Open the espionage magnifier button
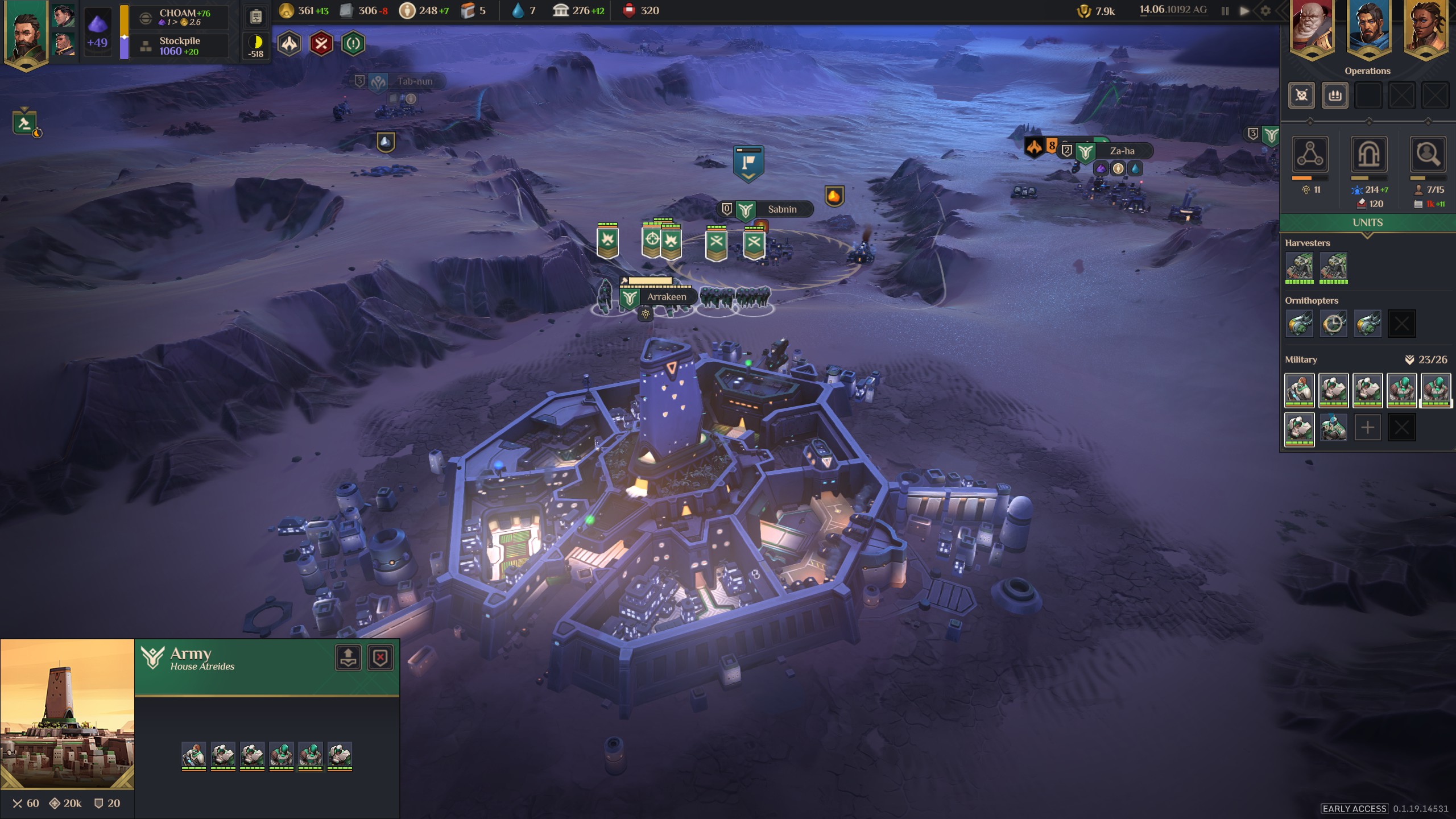This screenshot has height=819, width=1456. [x=1427, y=154]
